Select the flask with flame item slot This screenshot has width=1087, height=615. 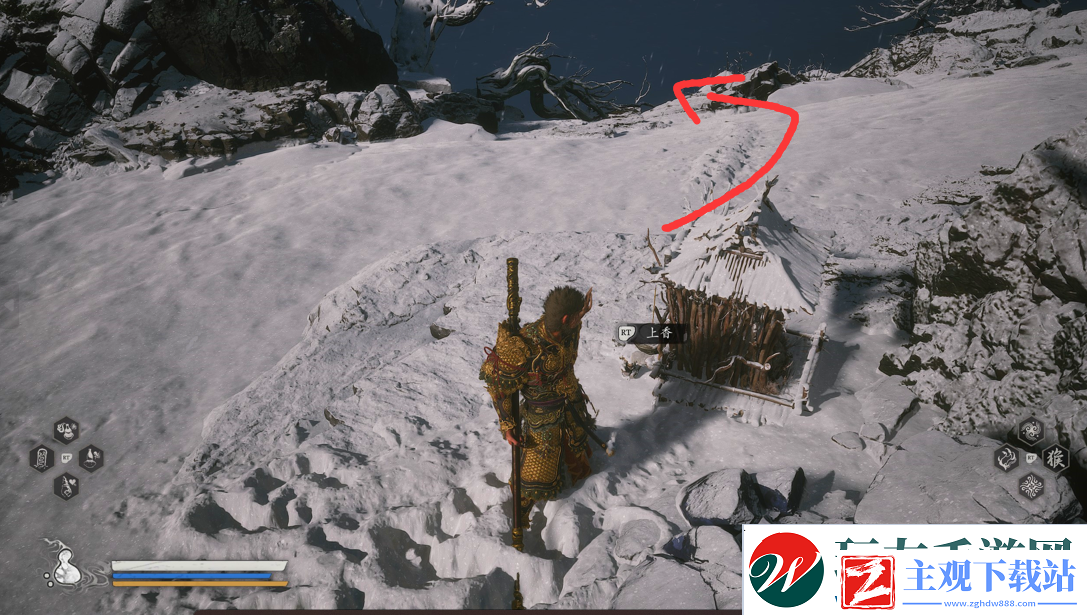tap(66, 431)
